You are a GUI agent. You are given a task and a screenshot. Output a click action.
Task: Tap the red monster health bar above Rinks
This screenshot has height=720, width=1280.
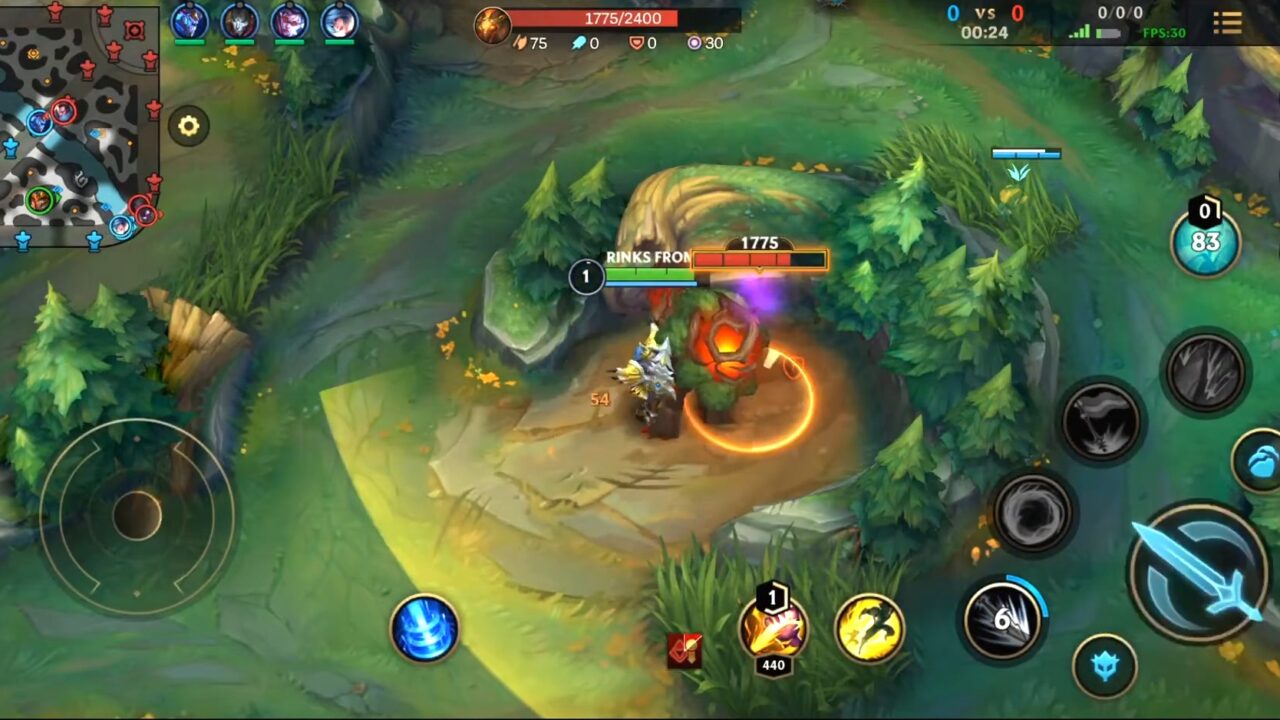pos(760,258)
